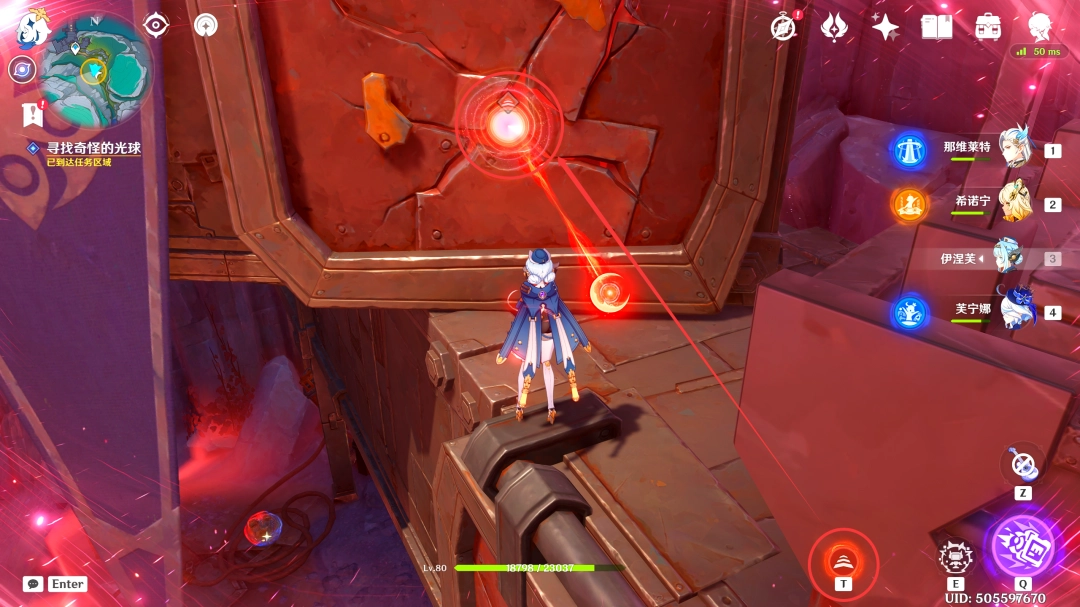
Task: Activate the purple Elemental Burst icon
Action: (x=1022, y=546)
